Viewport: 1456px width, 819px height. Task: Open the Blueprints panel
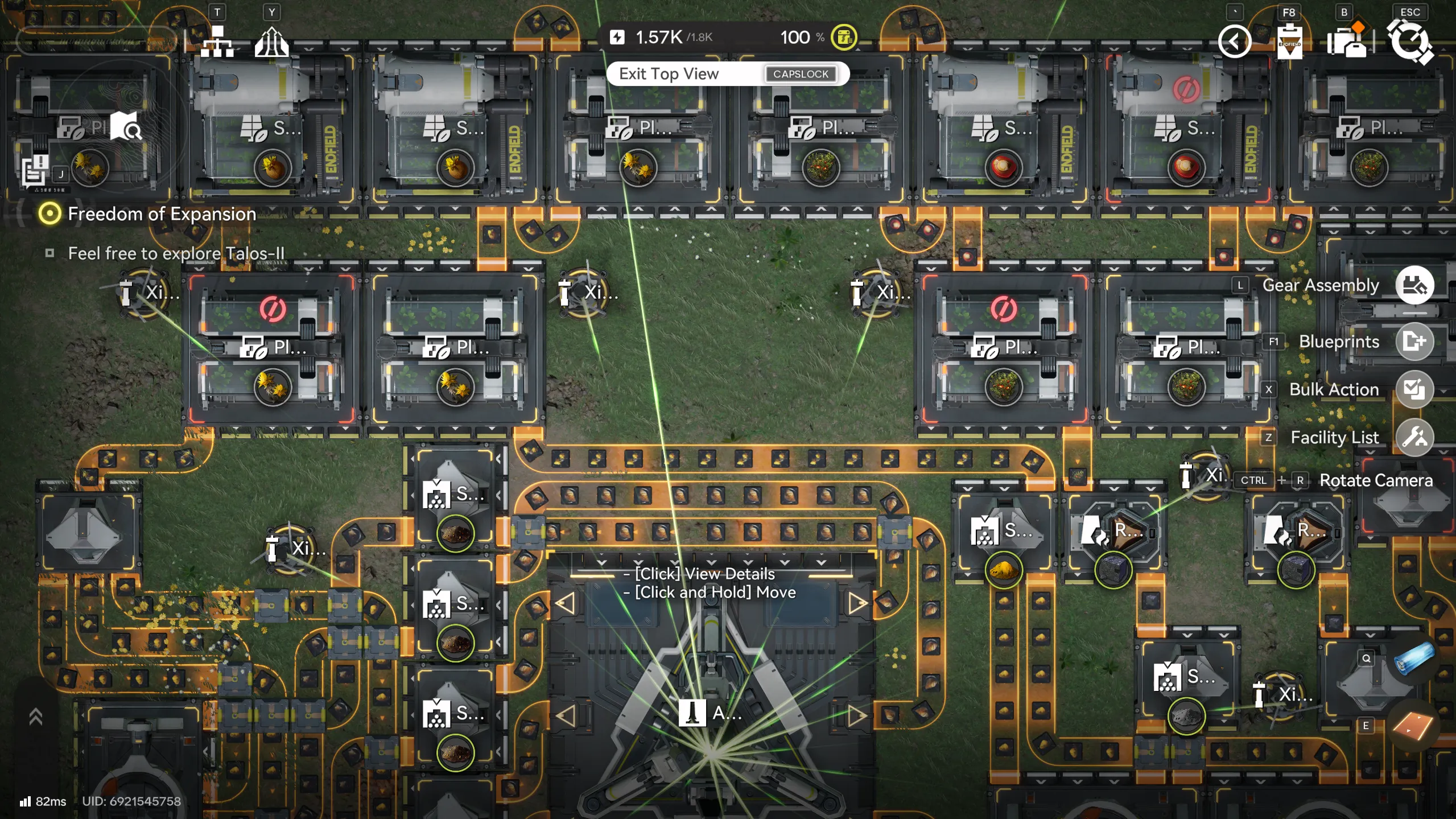[x=1416, y=341]
